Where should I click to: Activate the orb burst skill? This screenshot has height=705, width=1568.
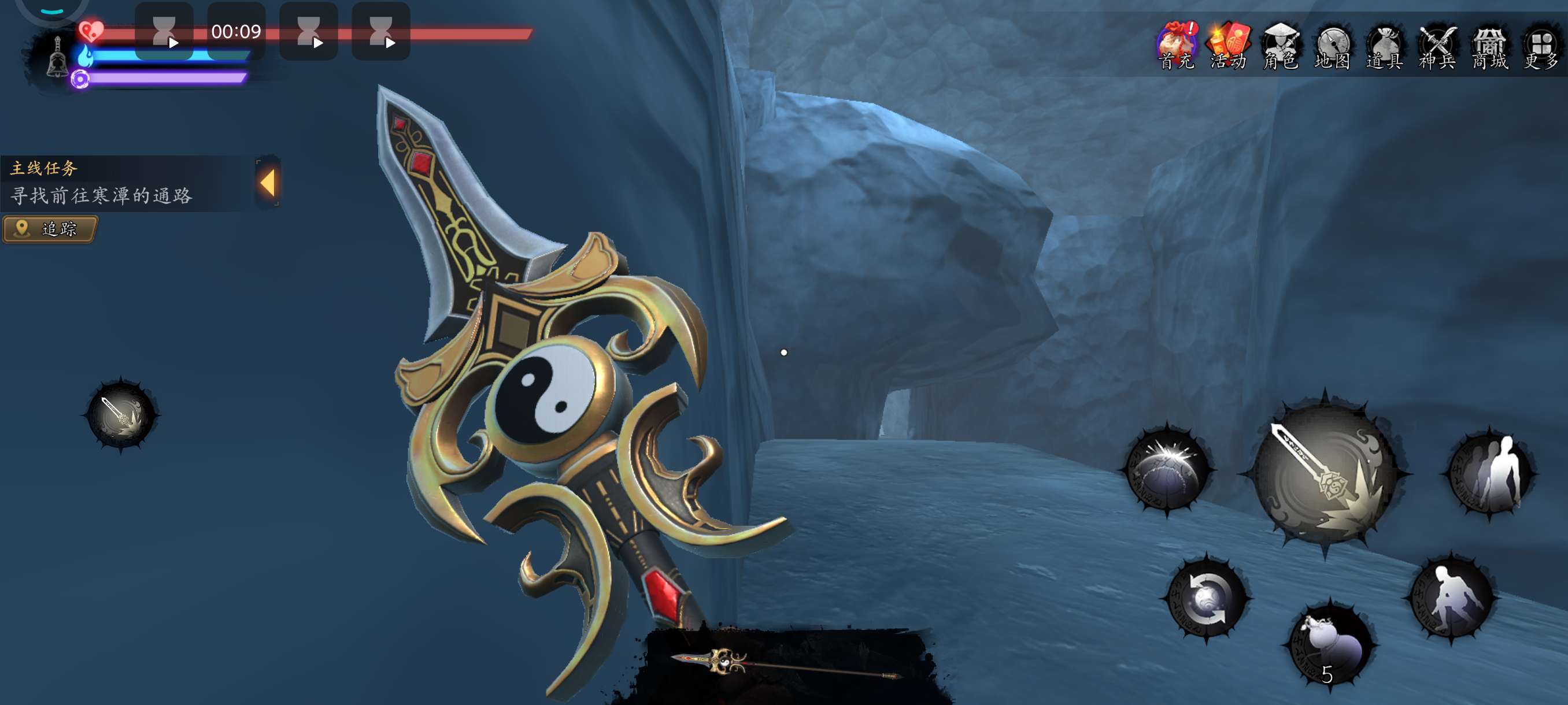coord(1167,470)
